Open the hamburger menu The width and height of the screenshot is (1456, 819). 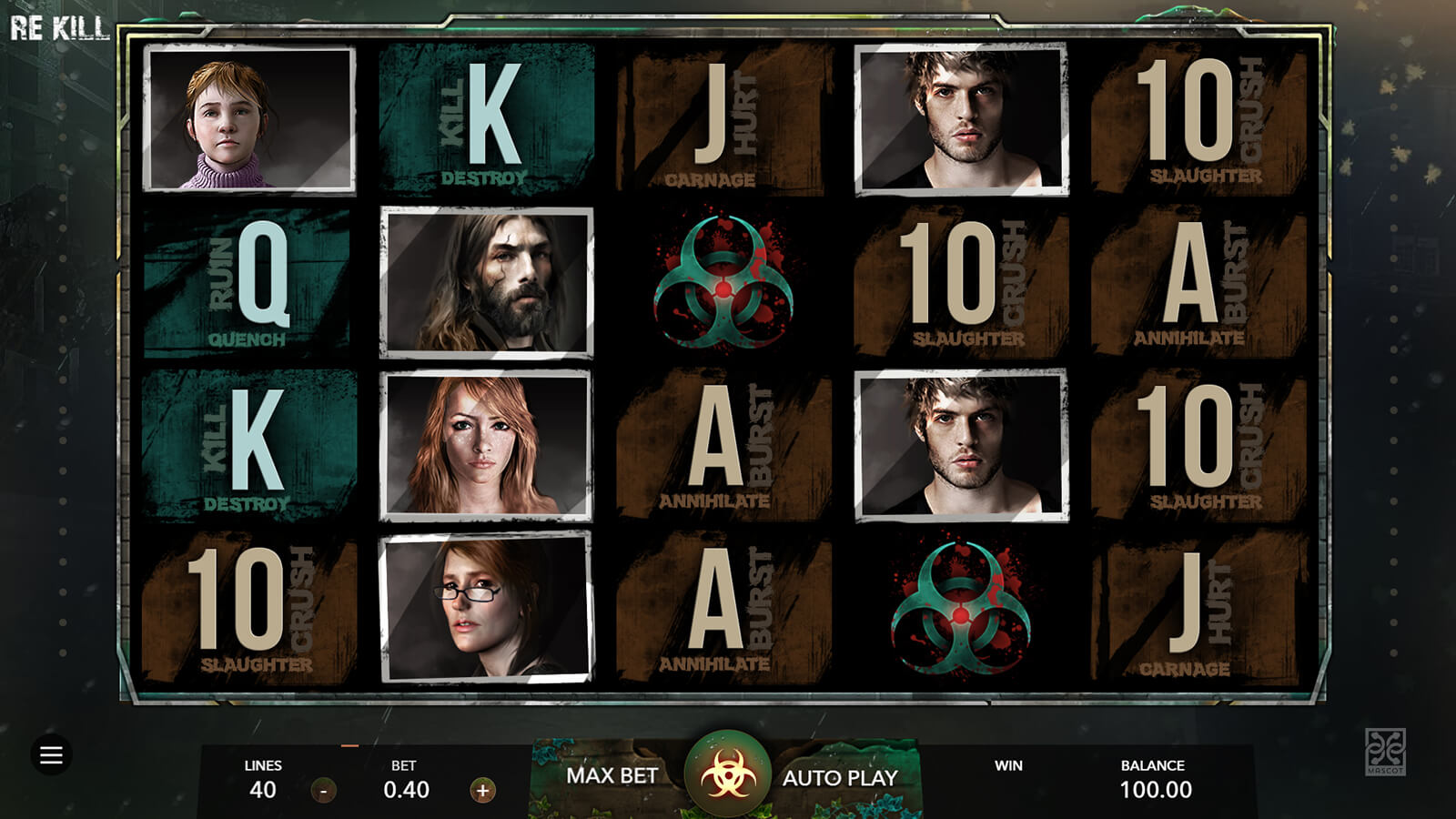[x=51, y=754]
